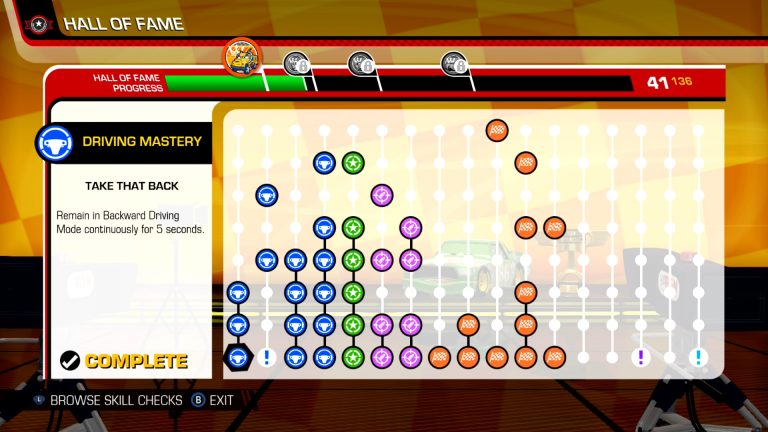
Task: Choose the purple exclamation mark skill node
Action: (x=641, y=357)
